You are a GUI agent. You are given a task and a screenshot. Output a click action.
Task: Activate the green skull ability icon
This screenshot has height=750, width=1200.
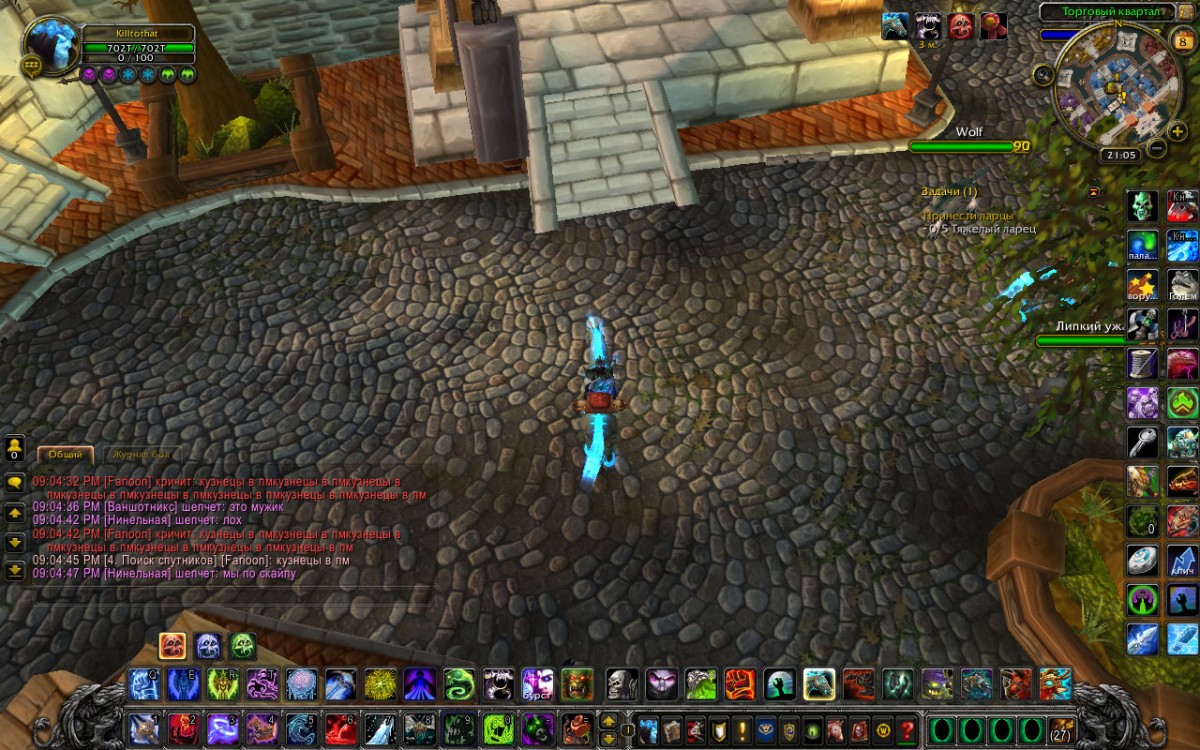[1142, 206]
